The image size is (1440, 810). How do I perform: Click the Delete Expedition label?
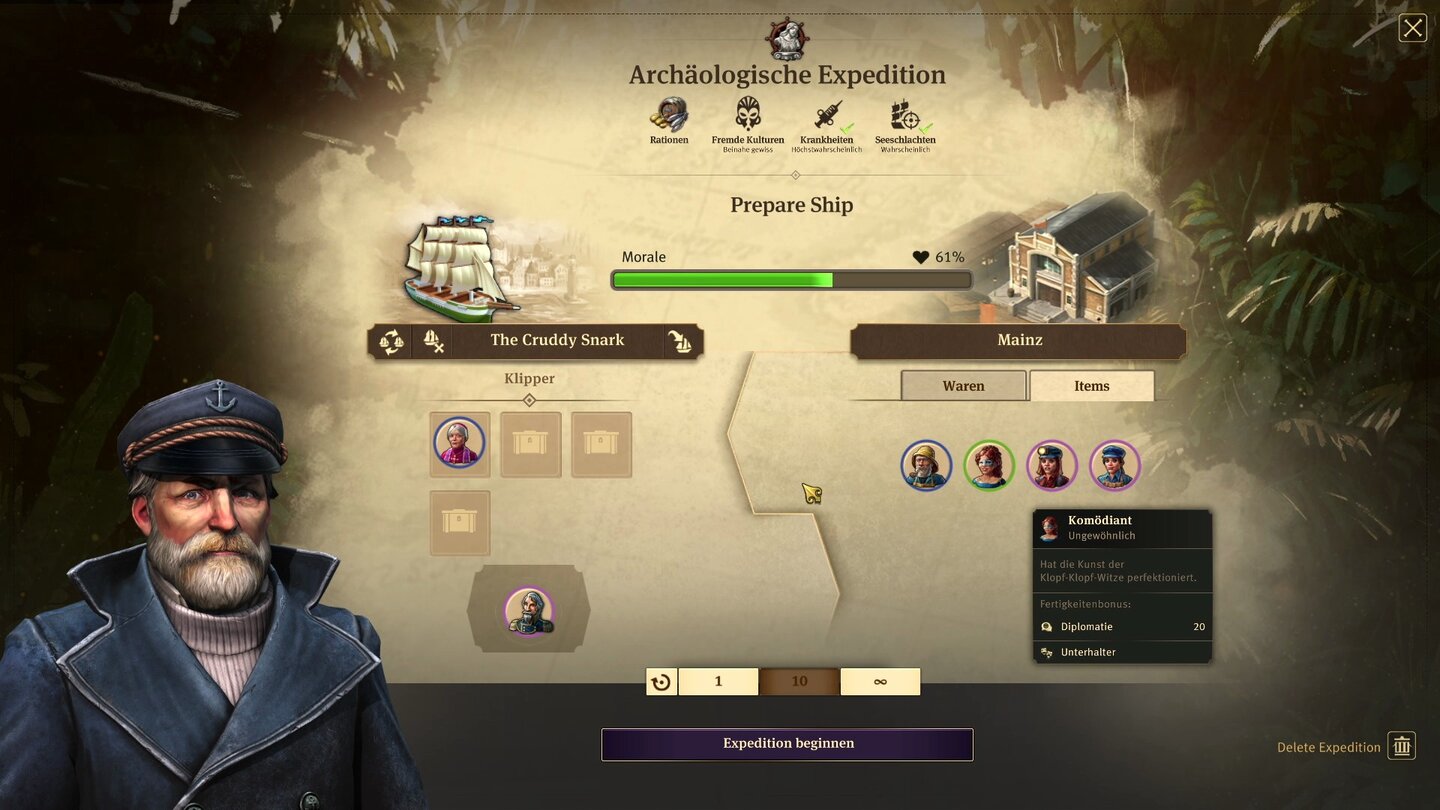click(x=1330, y=747)
